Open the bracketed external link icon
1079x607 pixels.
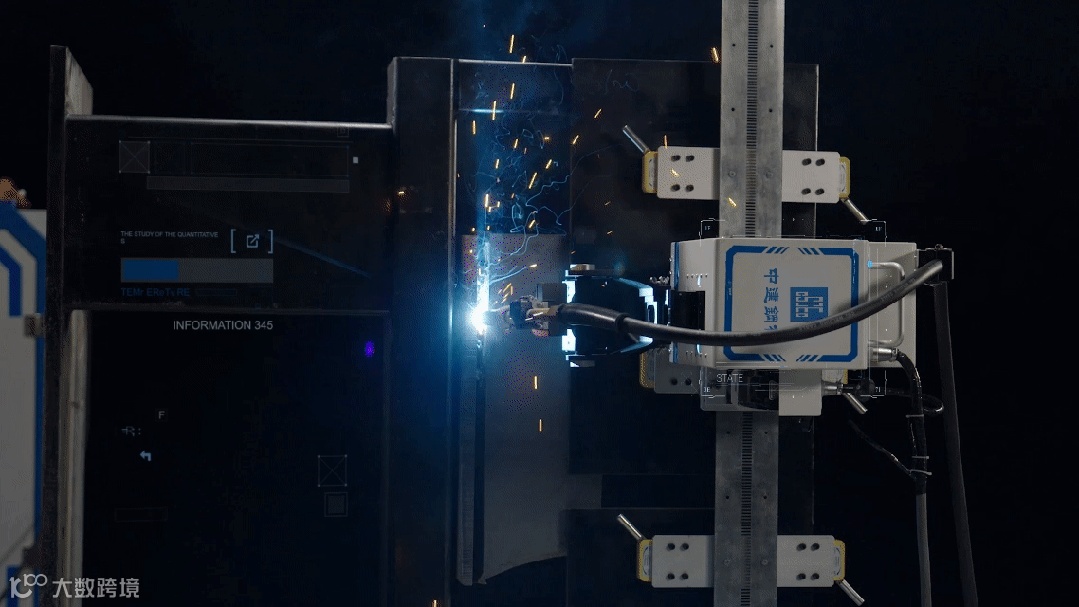252,240
